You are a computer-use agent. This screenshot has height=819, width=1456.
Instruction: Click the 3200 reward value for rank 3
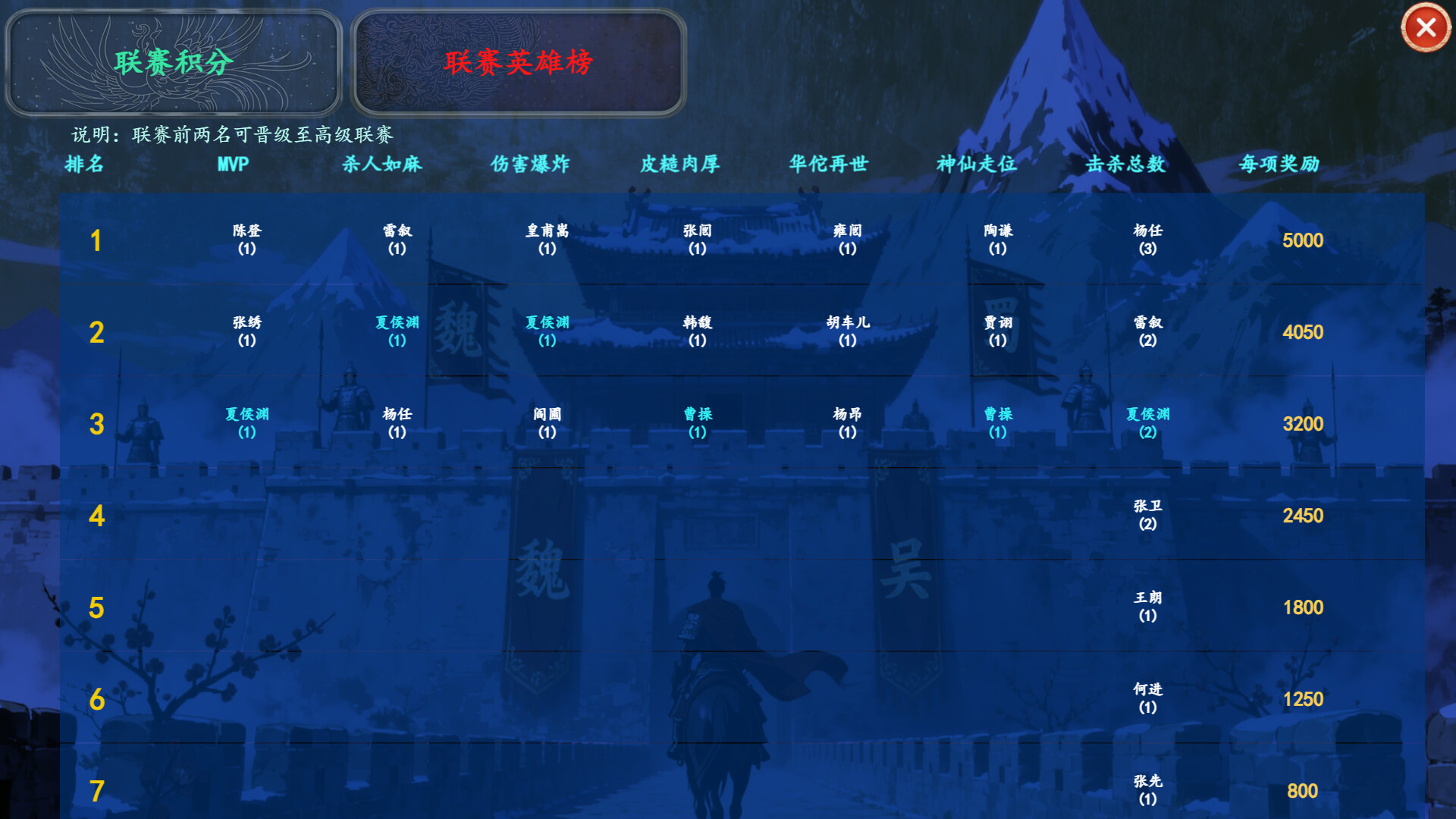click(x=1301, y=424)
